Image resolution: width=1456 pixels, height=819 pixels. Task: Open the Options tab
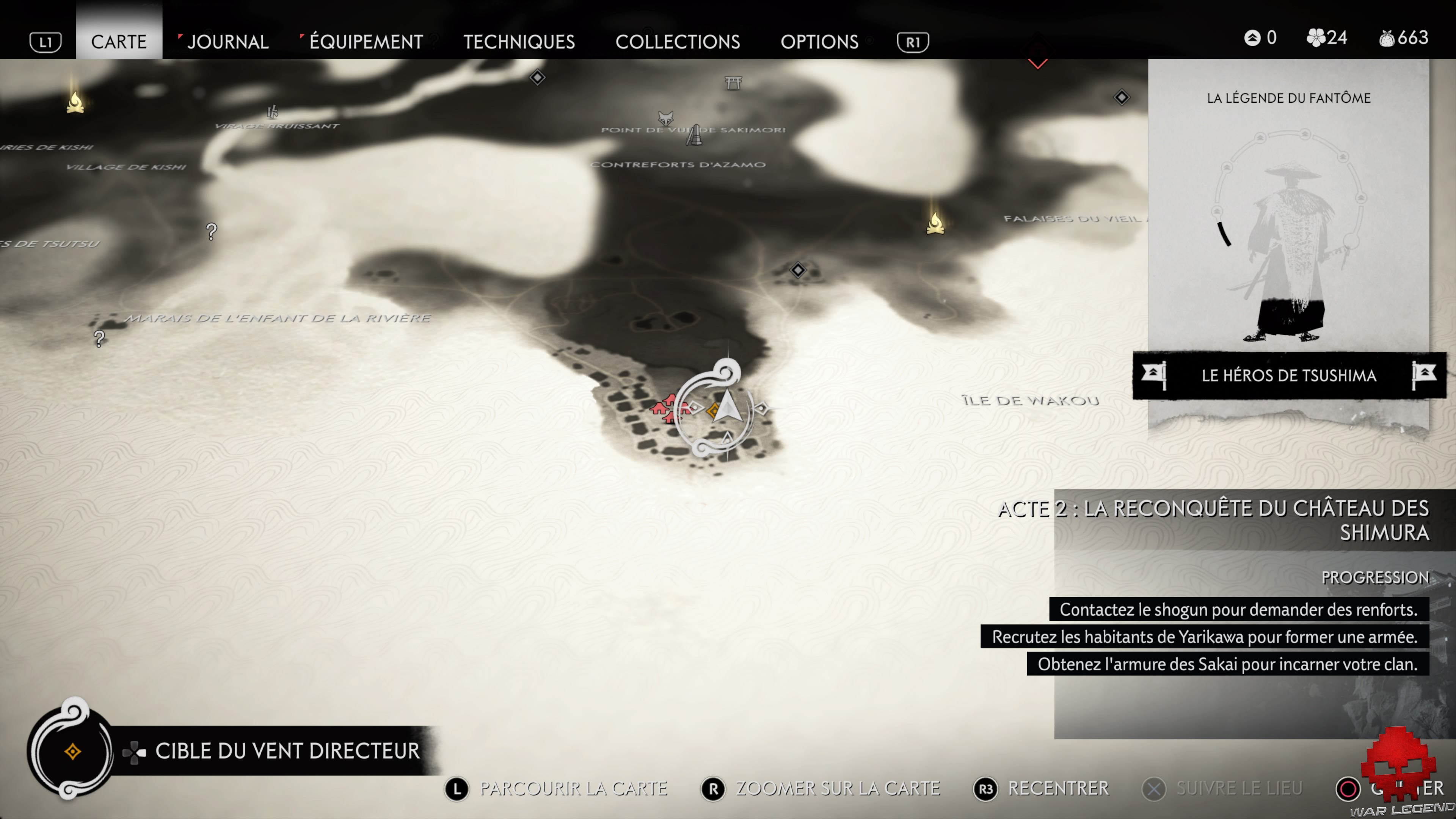click(x=819, y=41)
